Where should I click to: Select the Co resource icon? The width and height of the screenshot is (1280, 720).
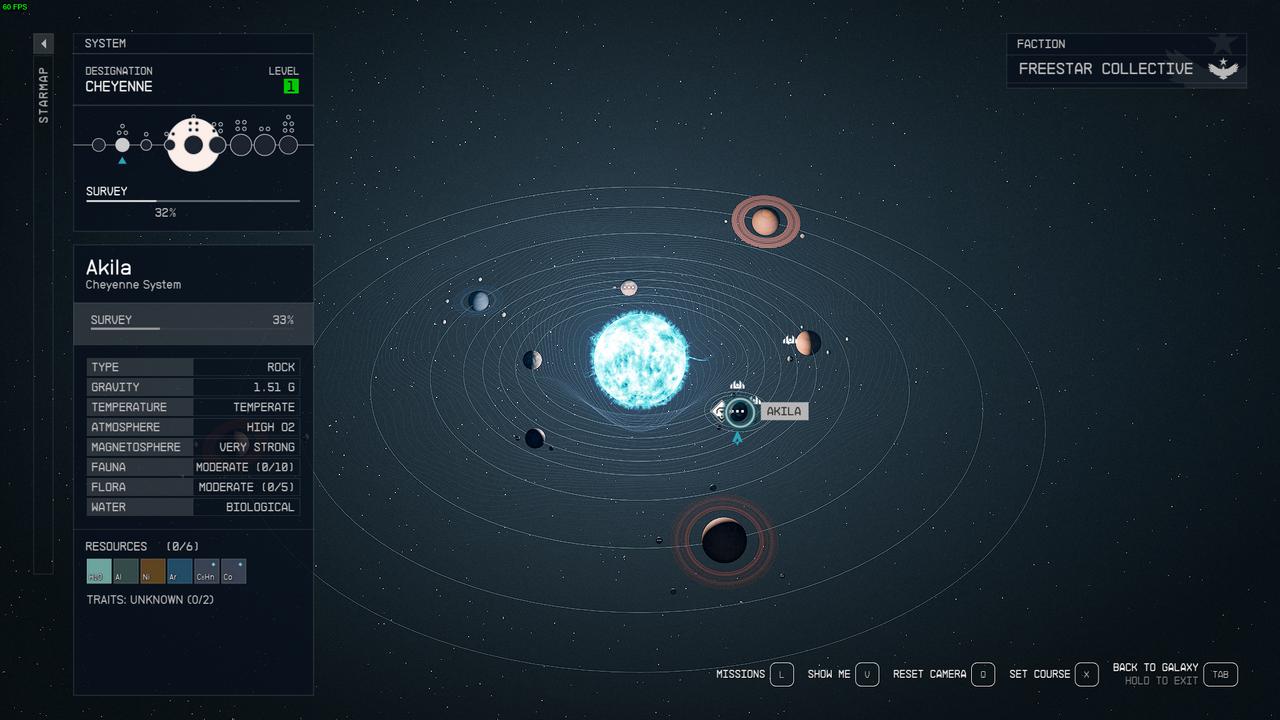[x=233, y=571]
